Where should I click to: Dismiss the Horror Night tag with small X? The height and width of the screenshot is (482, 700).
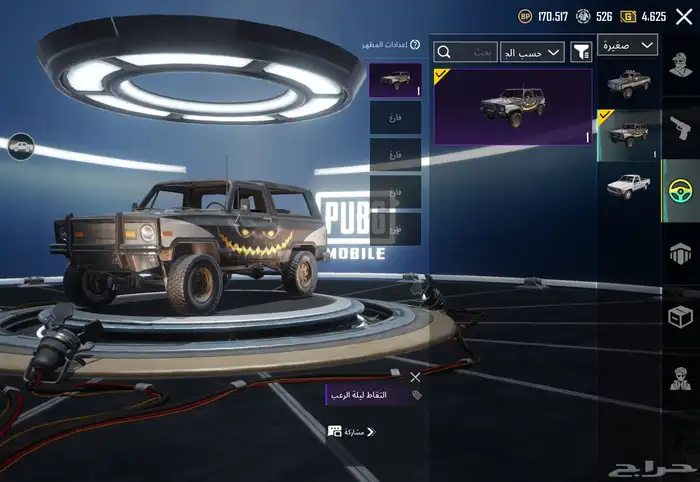click(x=415, y=377)
